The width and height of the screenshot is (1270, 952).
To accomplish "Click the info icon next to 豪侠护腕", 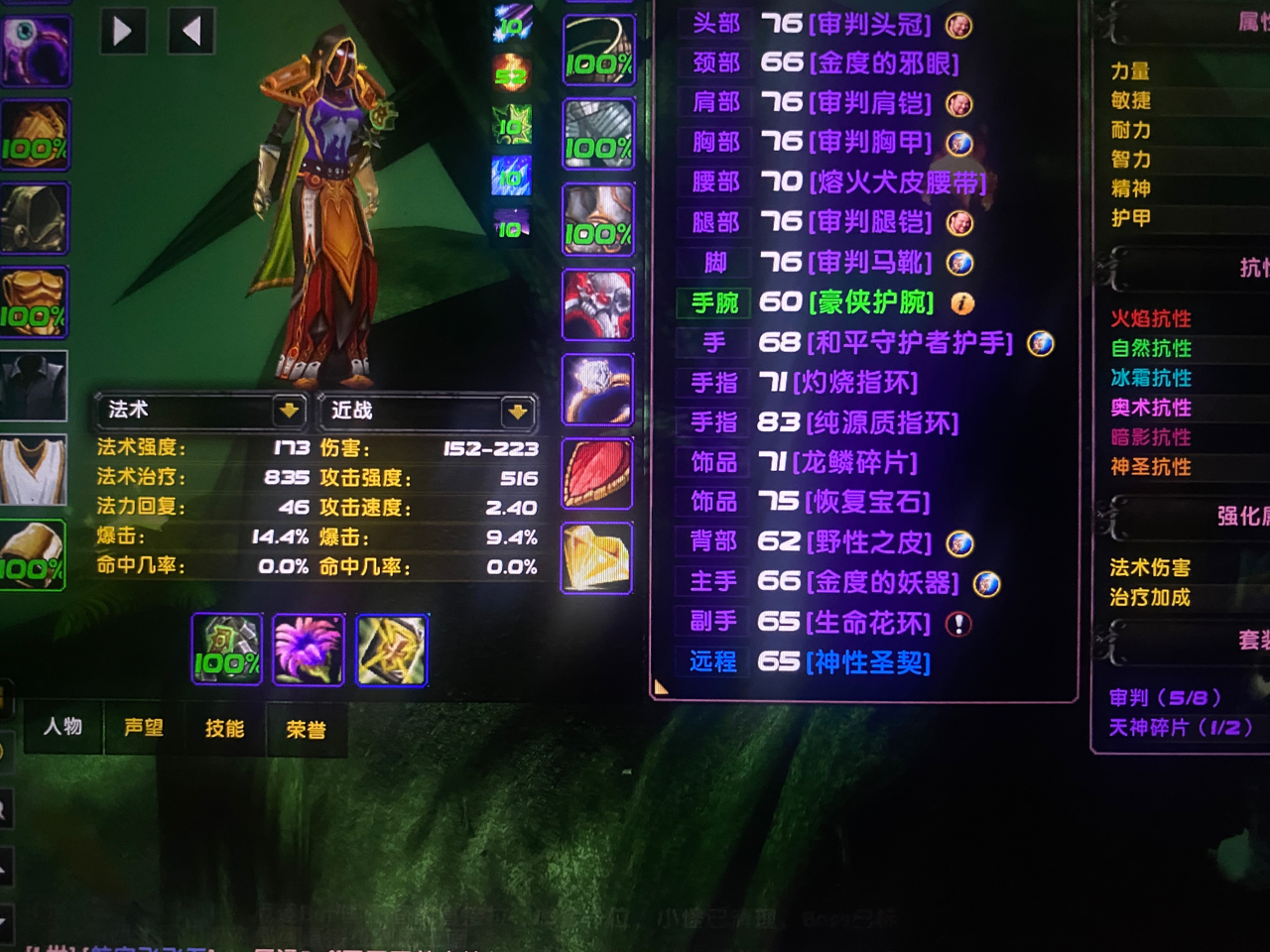I will coord(961,303).
